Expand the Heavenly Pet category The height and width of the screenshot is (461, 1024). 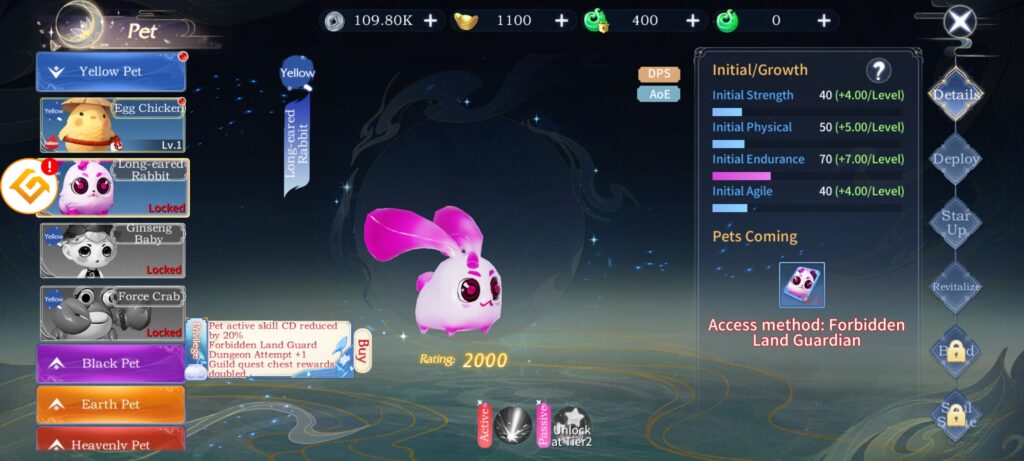click(x=111, y=443)
